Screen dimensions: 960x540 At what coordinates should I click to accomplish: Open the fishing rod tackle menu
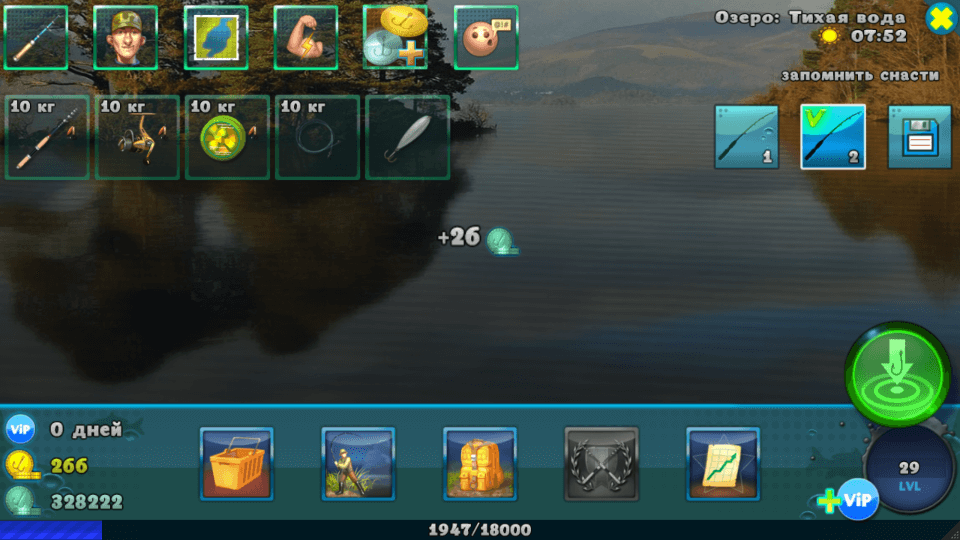[x=36, y=38]
